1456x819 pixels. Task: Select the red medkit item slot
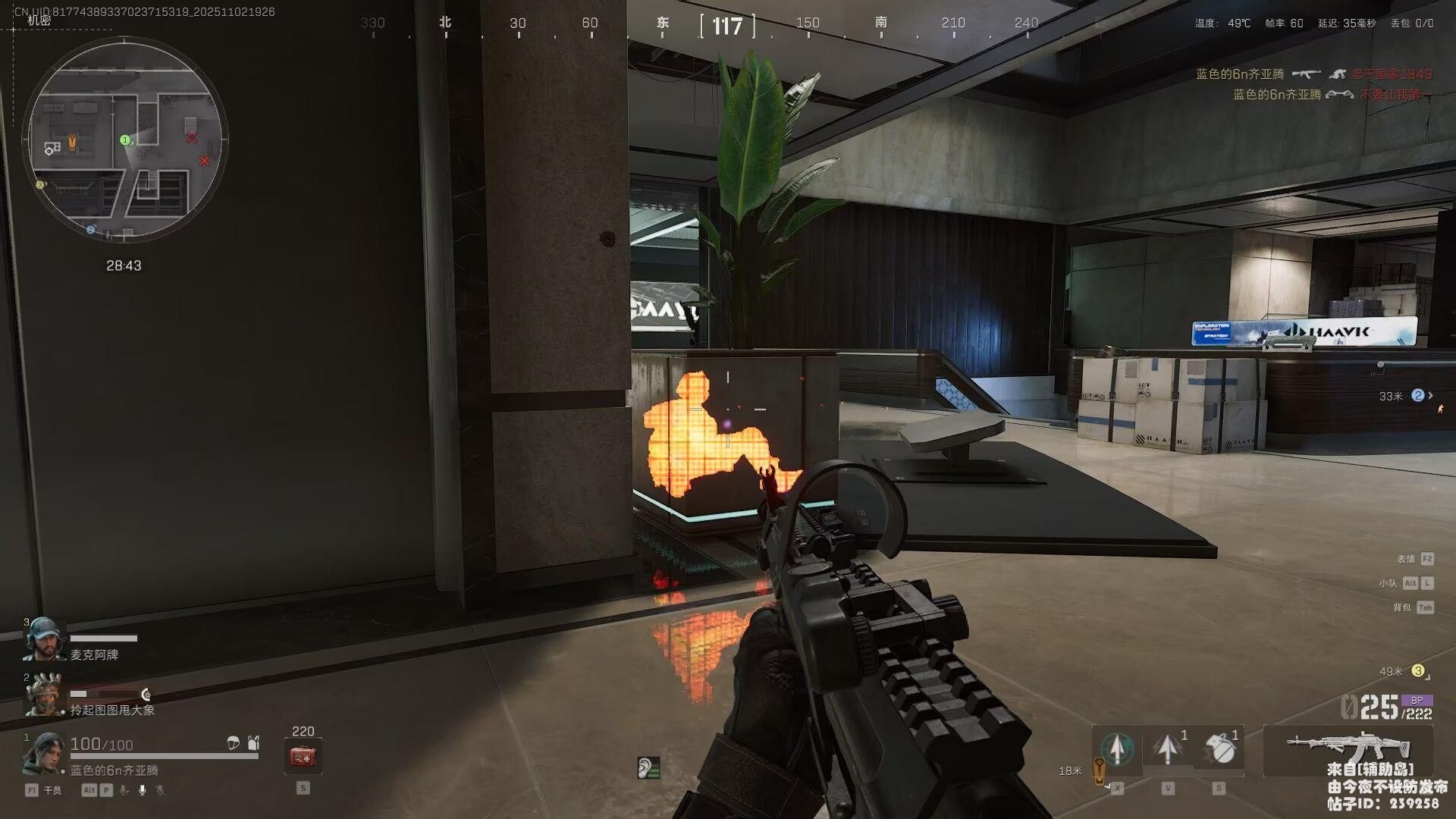click(x=303, y=756)
